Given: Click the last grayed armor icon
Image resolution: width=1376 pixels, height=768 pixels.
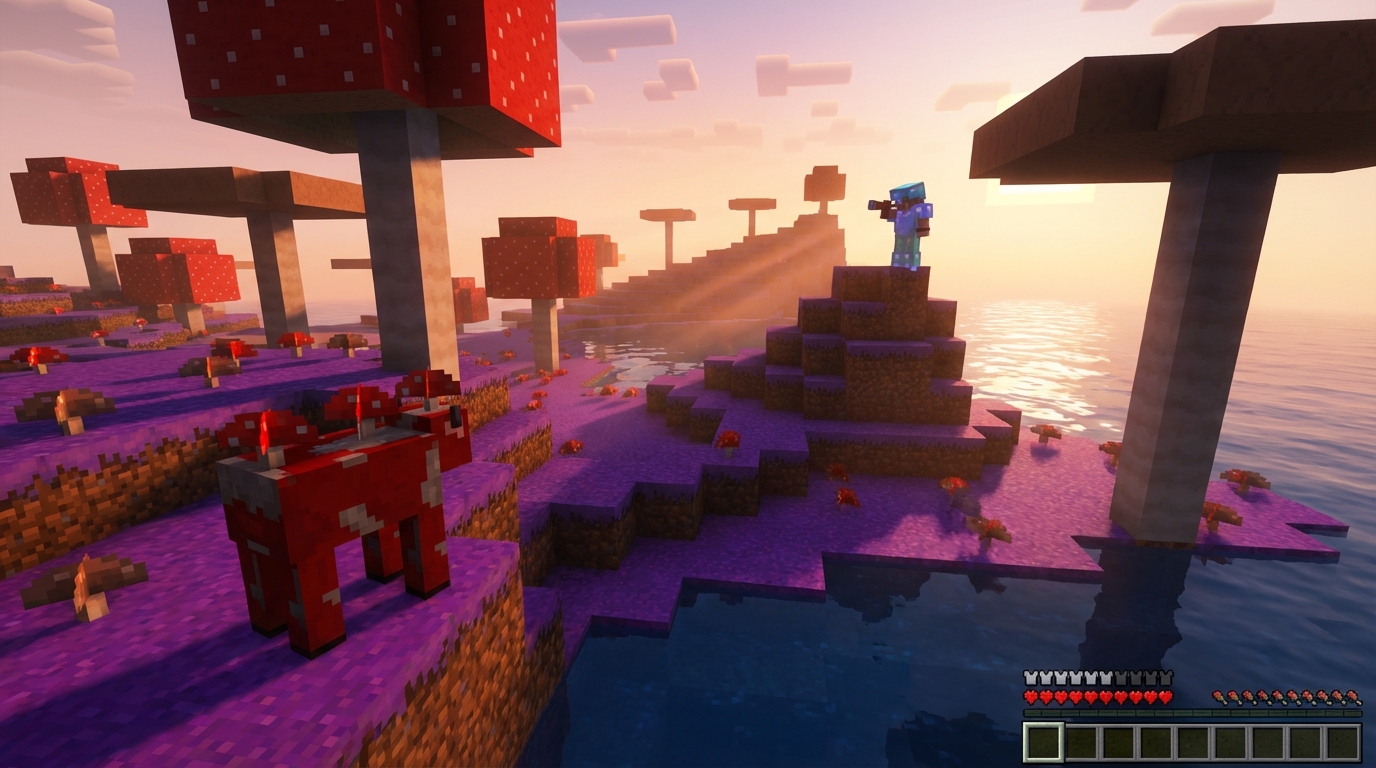Looking at the screenshot, I should point(1165,677).
